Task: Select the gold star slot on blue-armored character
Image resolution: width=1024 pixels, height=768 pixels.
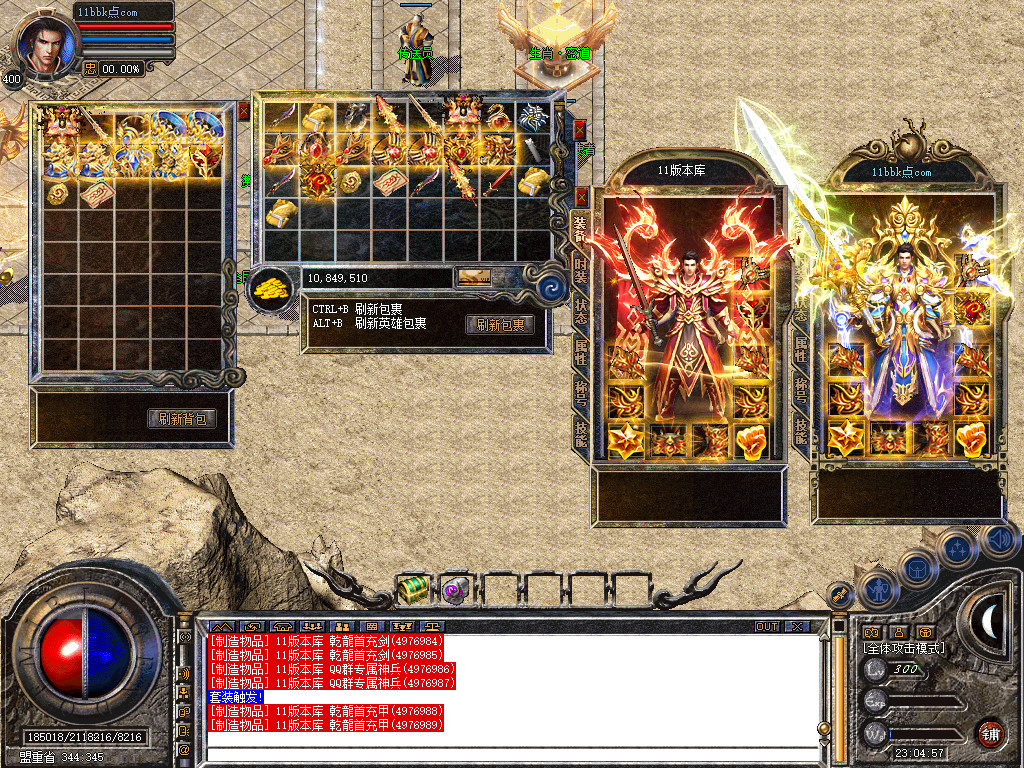Action: [846, 439]
